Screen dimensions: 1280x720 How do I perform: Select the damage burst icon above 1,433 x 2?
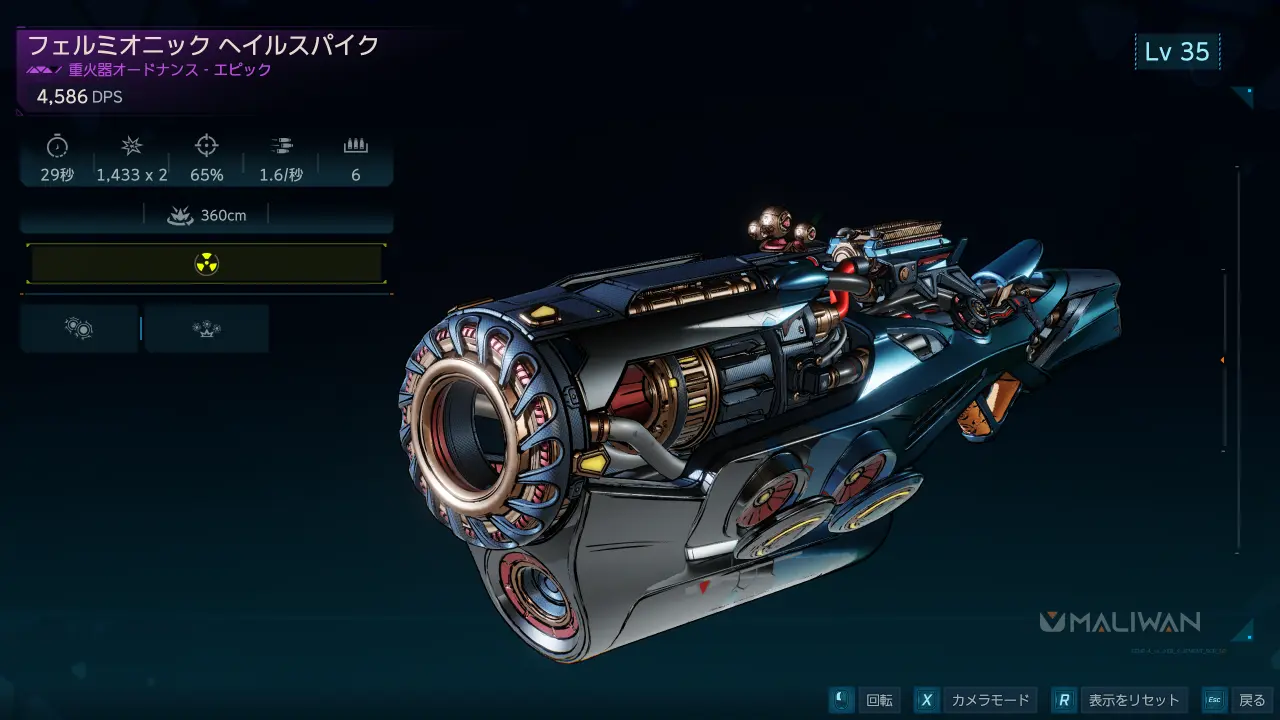tap(130, 145)
